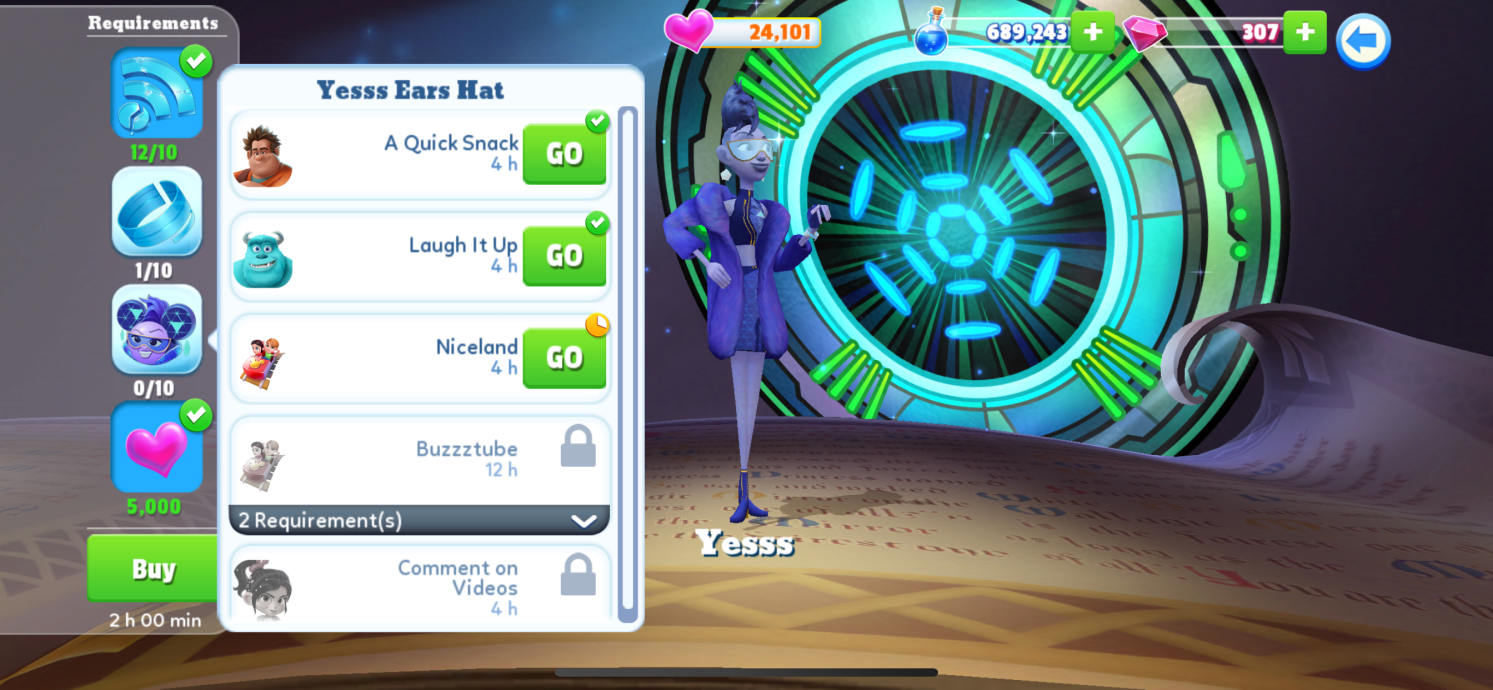Tap GO for A Quick Snack
This screenshot has height=690, width=1493.
tap(564, 154)
